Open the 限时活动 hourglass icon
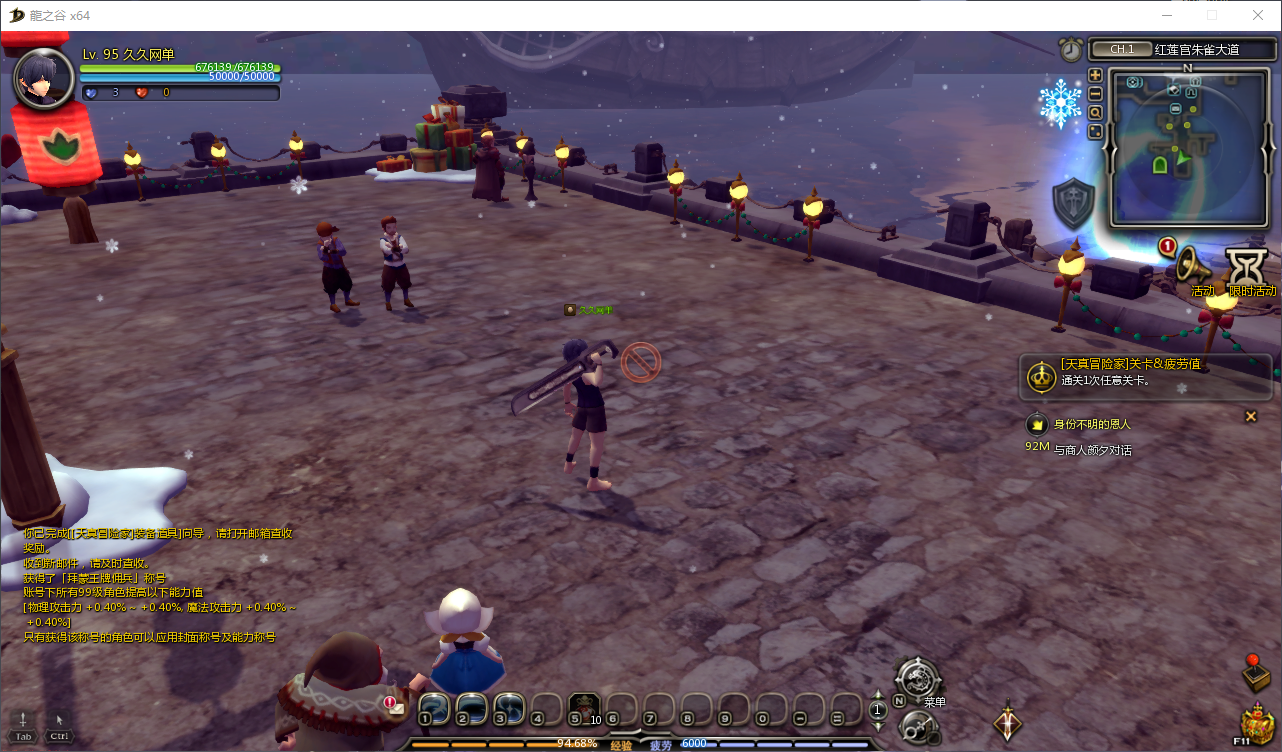 [1248, 268]
